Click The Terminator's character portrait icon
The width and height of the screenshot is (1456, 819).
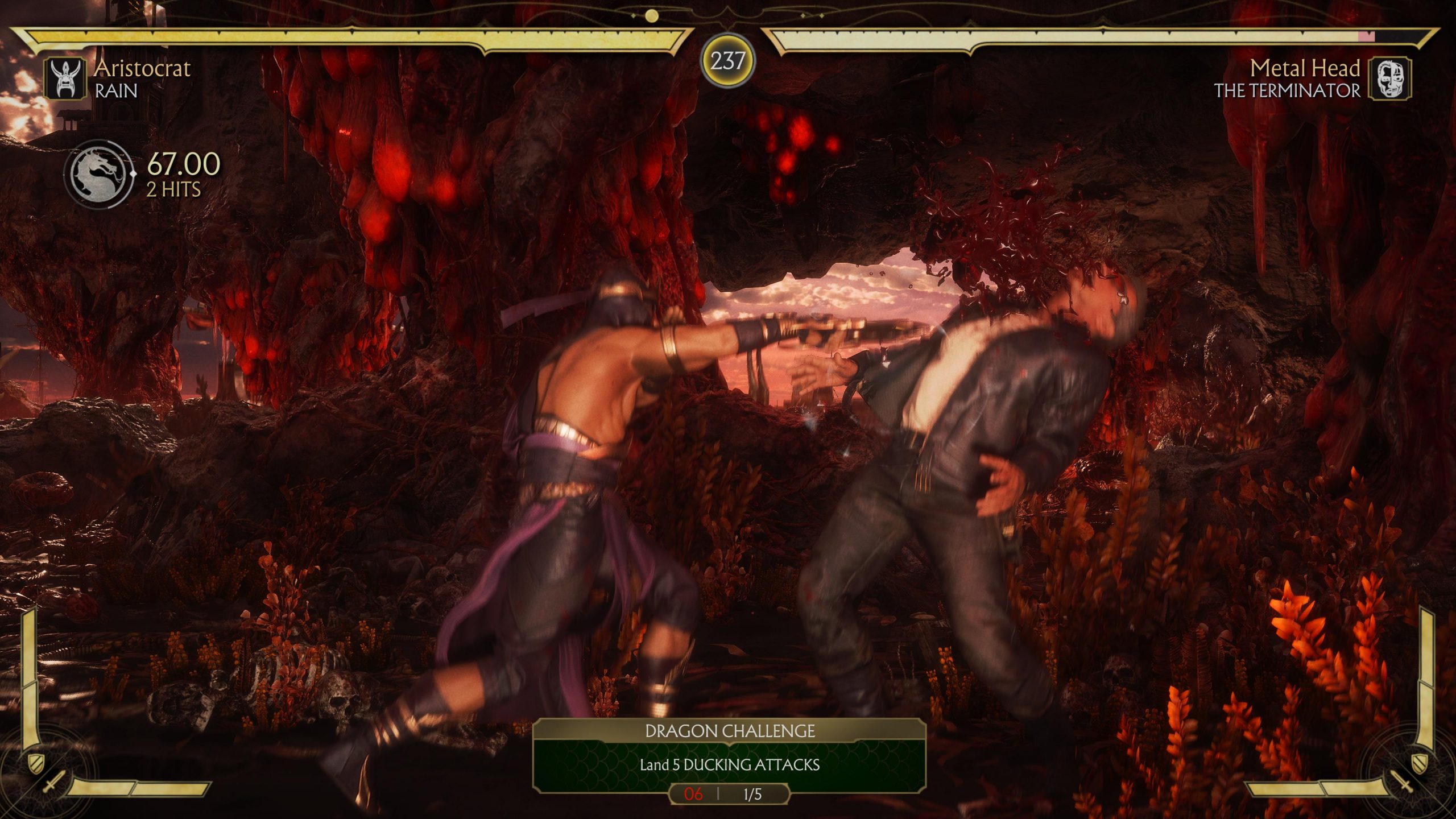pos(1389,78)
